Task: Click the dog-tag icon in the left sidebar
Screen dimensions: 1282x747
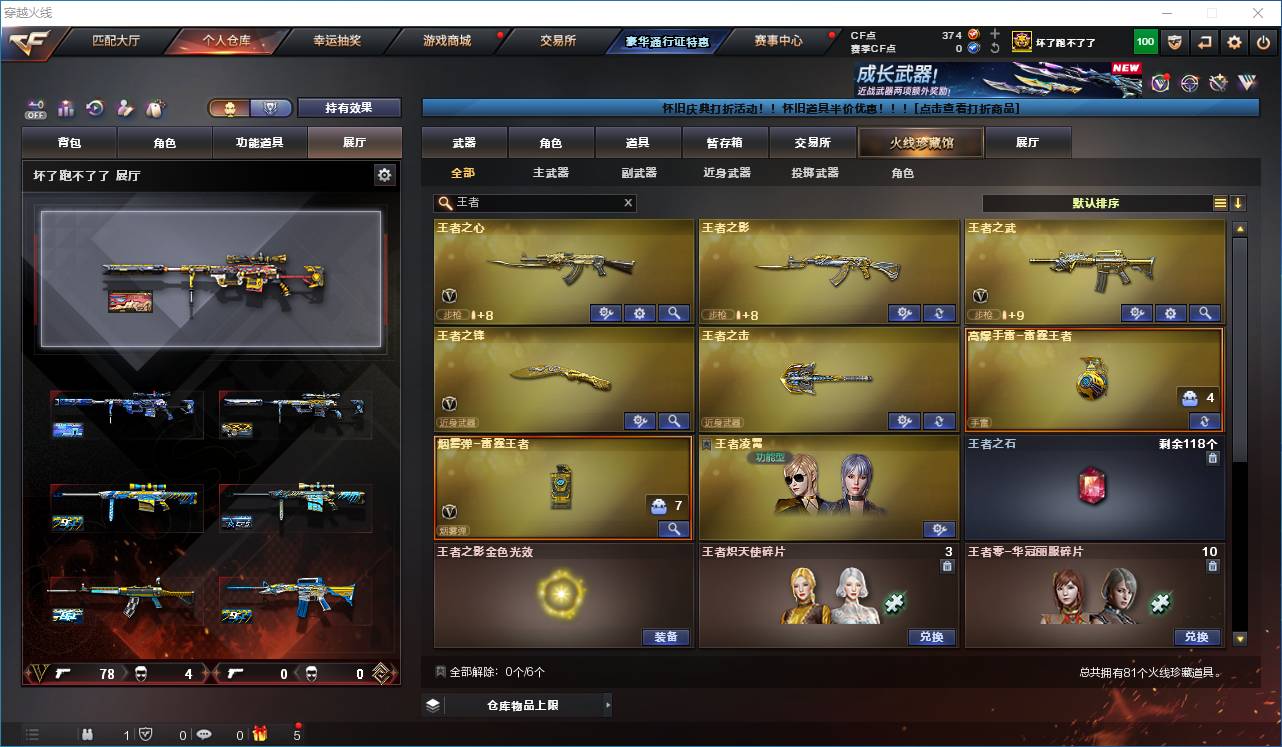Action: click(155, 107)
